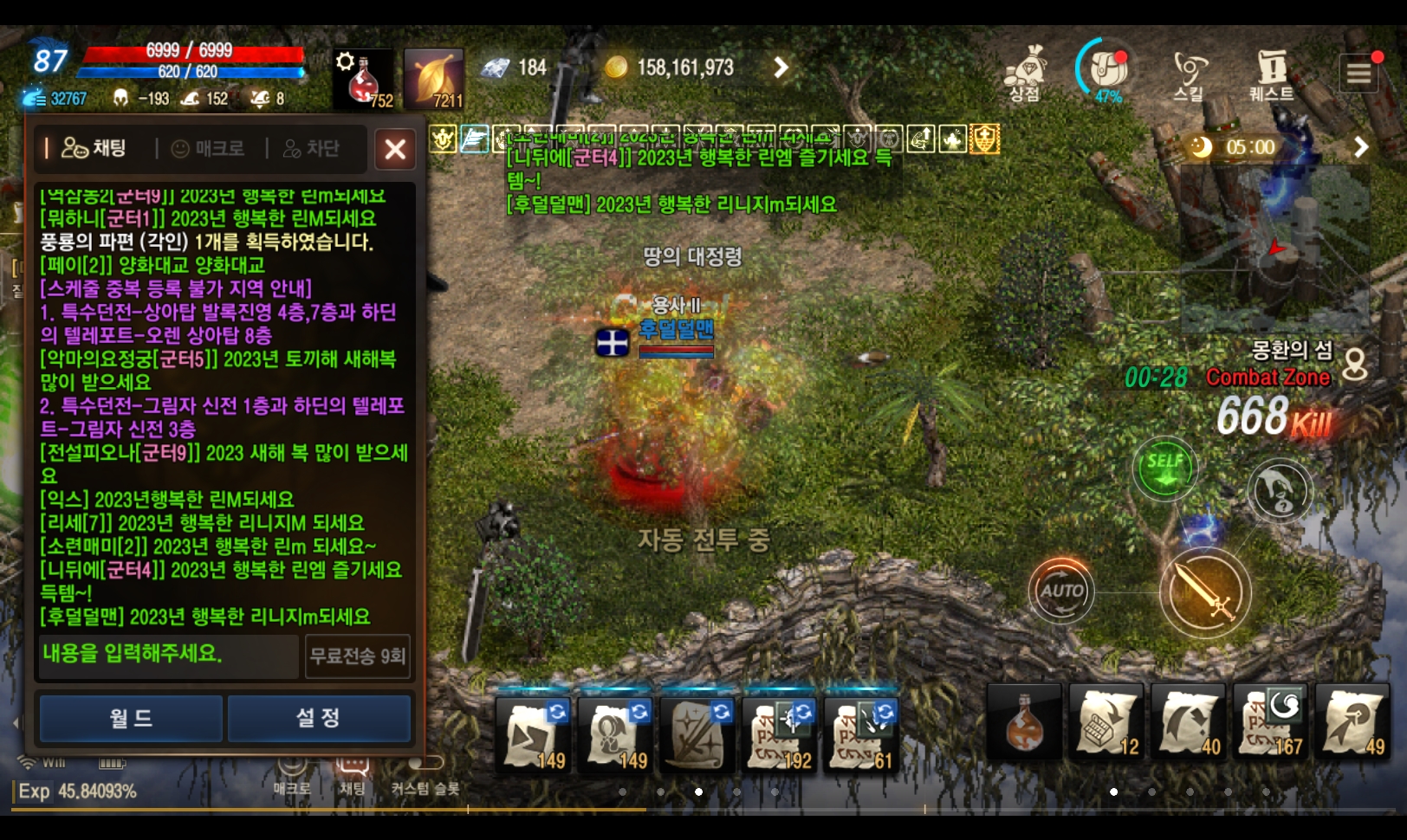1407x840 pixels.
Task: Choose the 월드 channel button
Action: coord(131,718)
